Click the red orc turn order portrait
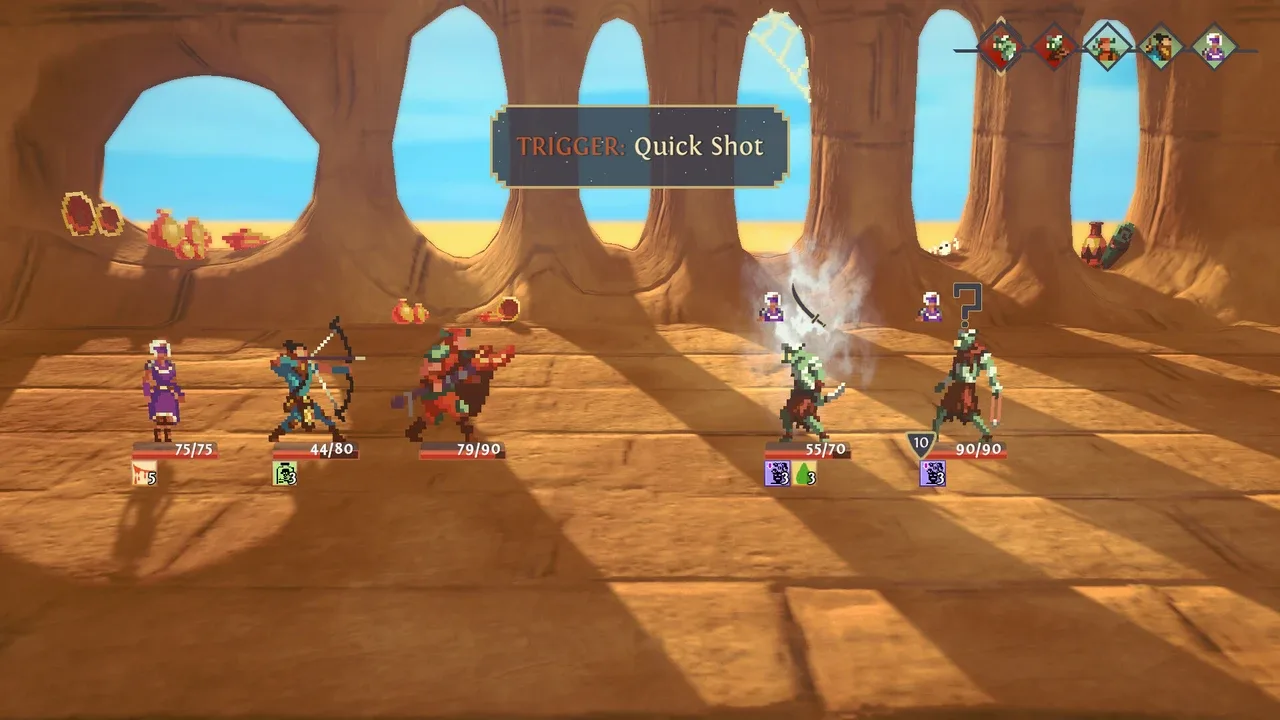The width and height of the screenshot is (1280, 720). coord(1107,46)
